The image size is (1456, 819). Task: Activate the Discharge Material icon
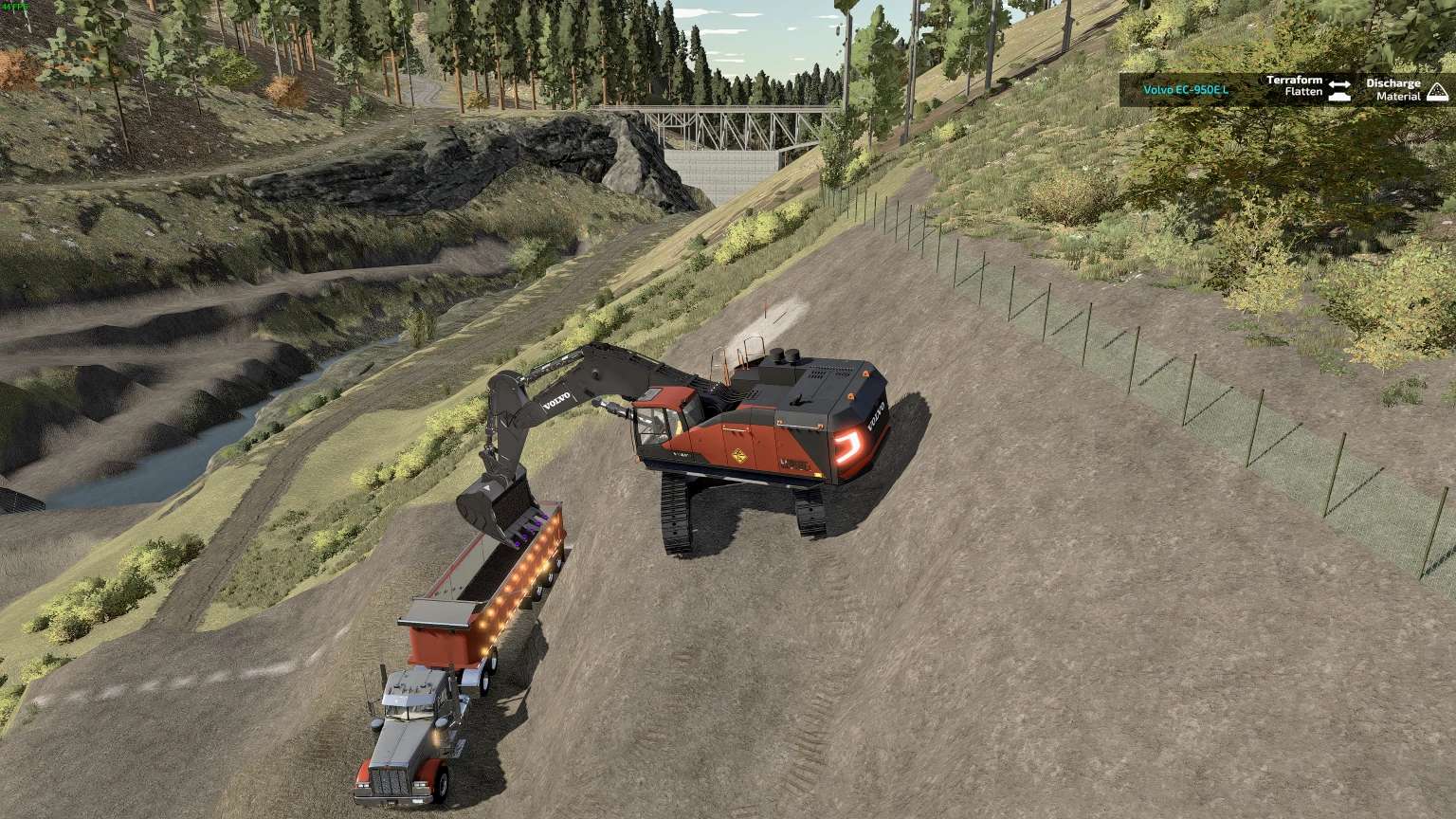[x=1437, y=90]
